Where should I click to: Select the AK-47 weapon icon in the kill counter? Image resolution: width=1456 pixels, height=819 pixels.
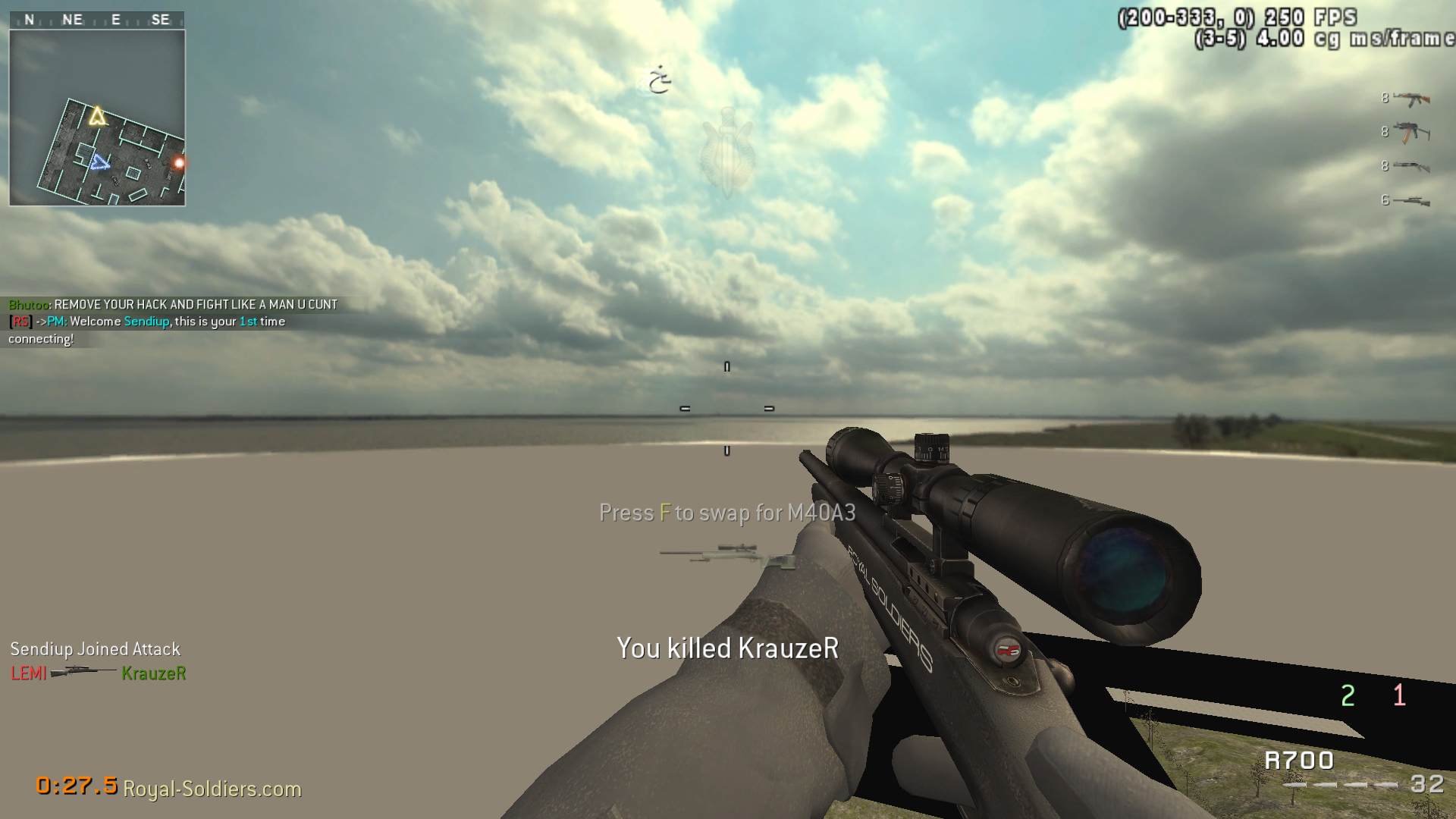(1410, 99)
